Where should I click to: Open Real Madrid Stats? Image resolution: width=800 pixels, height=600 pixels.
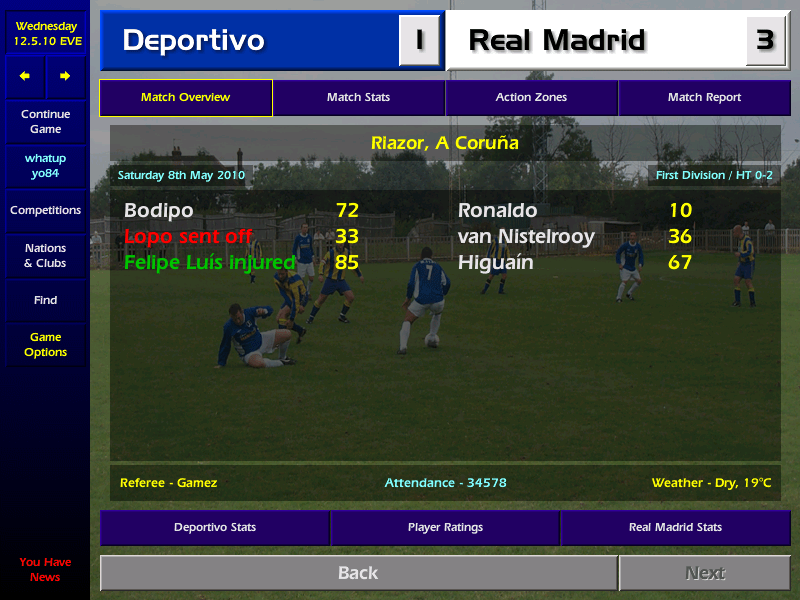[675, 527]
